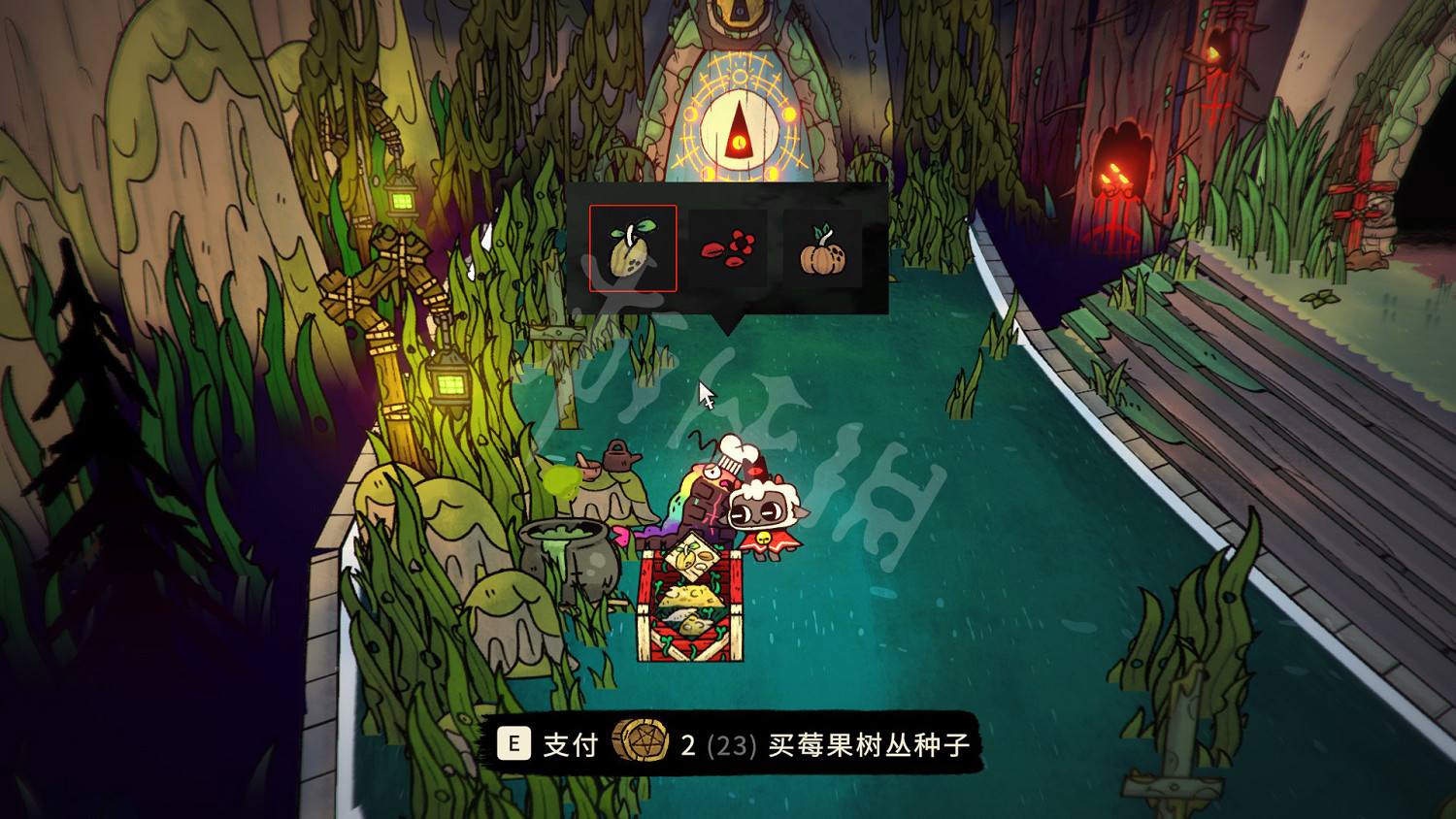Image resolution: width=1456 pixels, height=819 pixels.
Task: Click the gold coin icon in the payment bar
Action: pos(640,744)
